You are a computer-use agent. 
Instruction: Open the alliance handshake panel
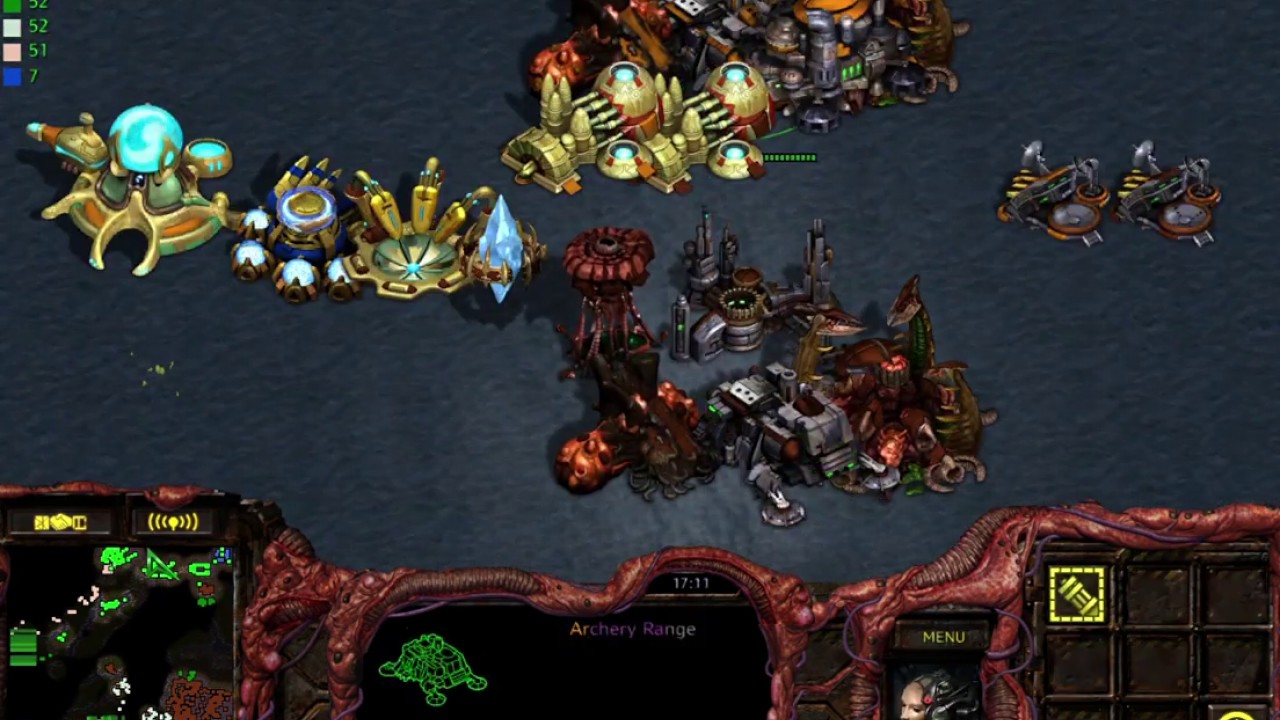tap(60, 522)
